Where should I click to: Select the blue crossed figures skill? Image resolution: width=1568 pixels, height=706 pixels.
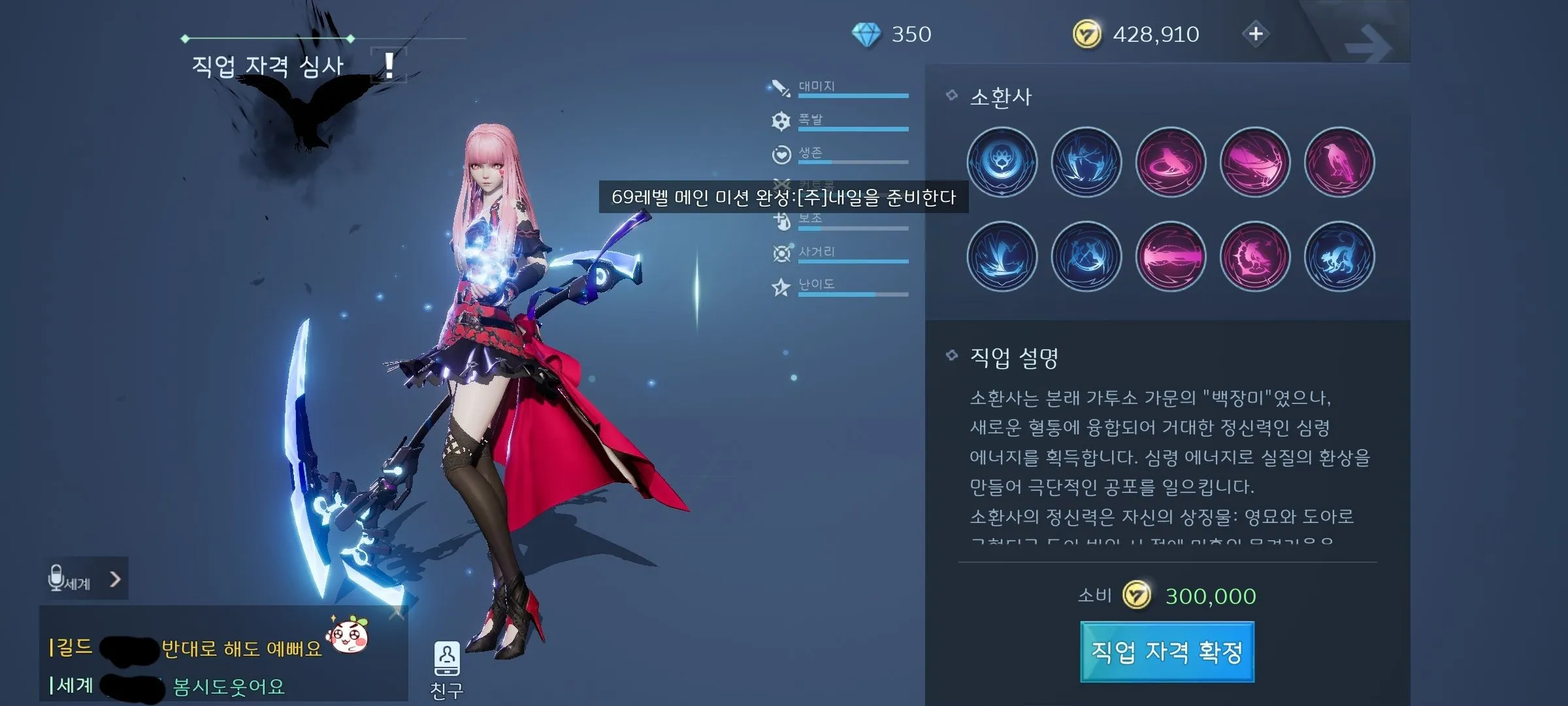1086,256
